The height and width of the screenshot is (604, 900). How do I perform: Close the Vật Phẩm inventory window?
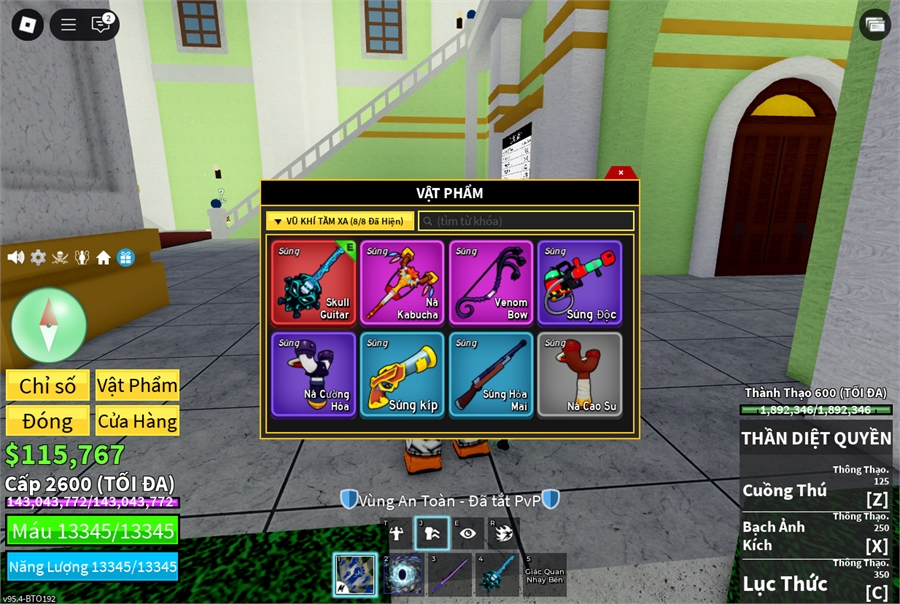(x=621, y=172)
